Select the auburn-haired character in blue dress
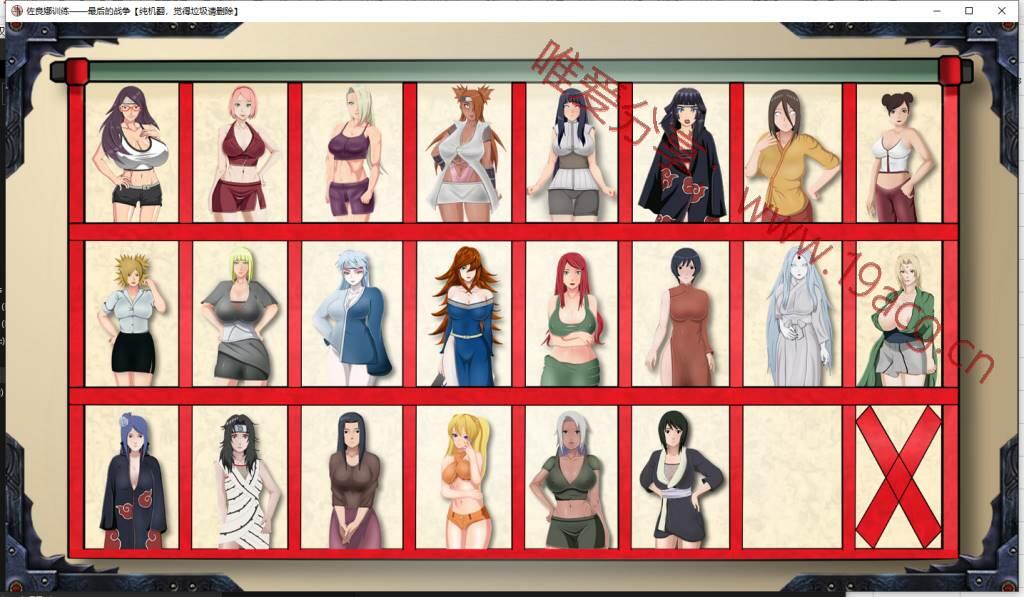 (x=463, y=313)
